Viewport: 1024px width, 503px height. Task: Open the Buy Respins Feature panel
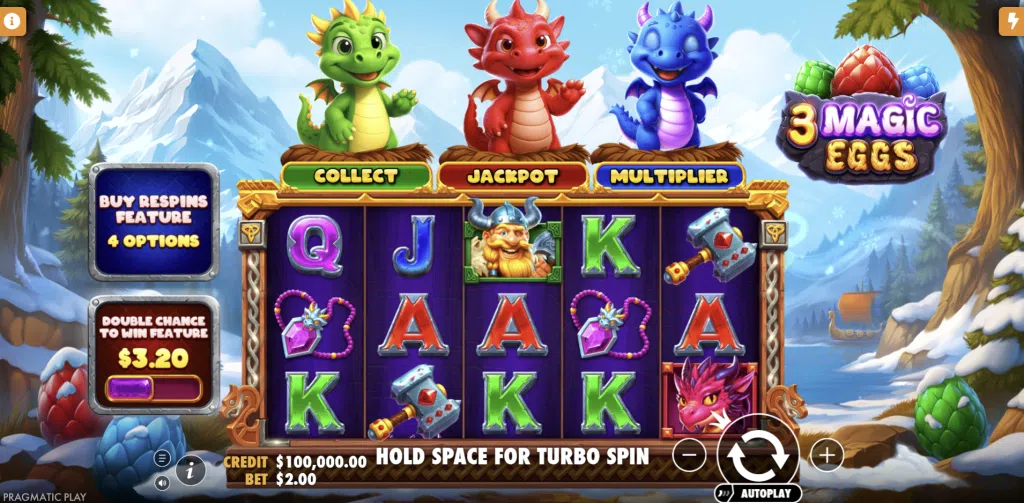(x=154, y=221)
